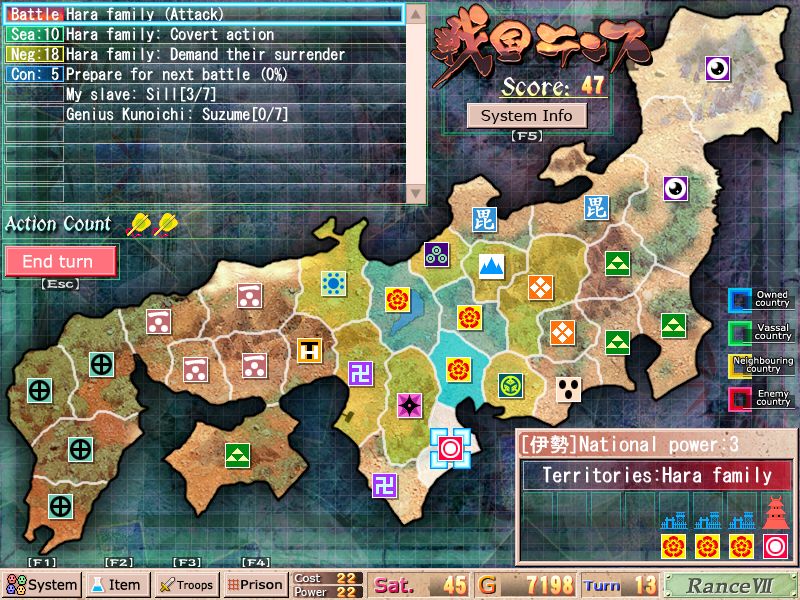
Task: Select the black three-dot crest territory
Action: tap(568, 389)
